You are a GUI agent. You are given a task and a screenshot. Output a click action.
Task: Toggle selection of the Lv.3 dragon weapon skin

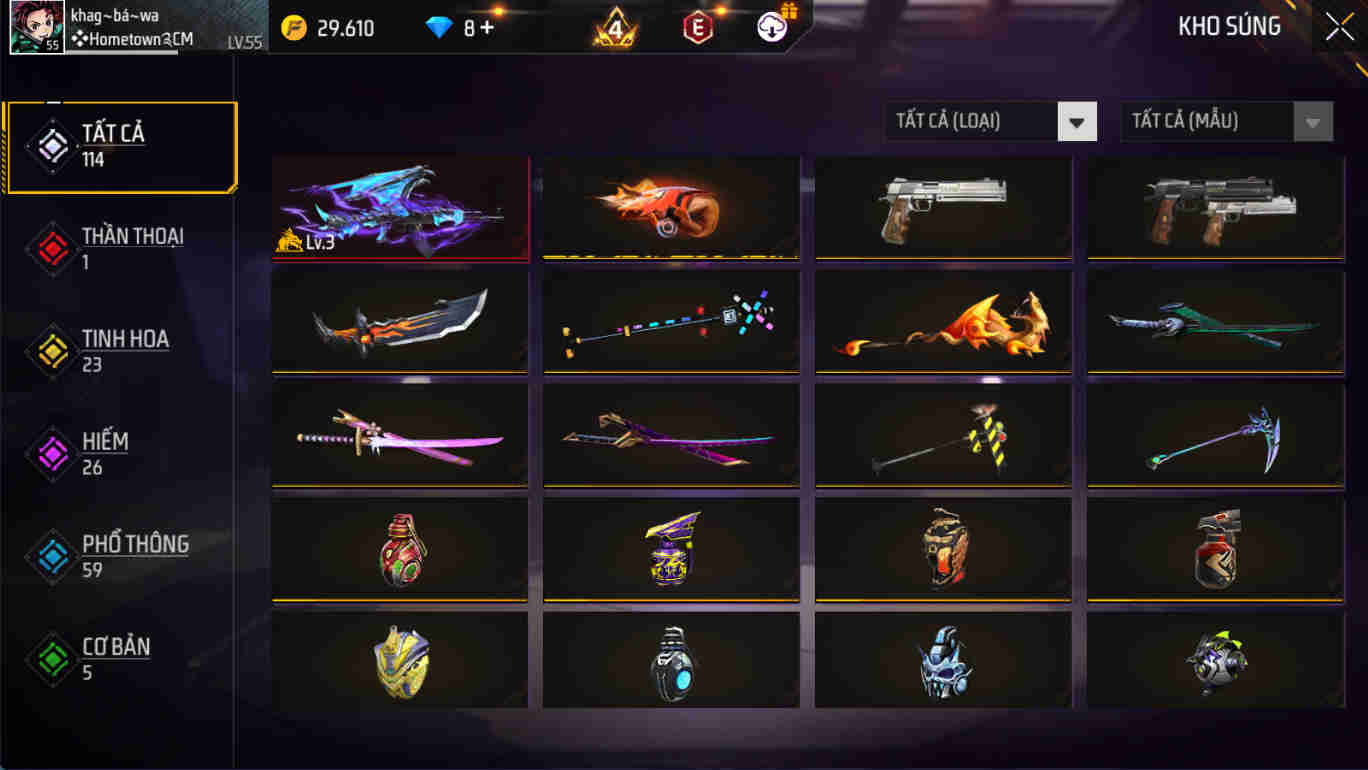point(399,207)
